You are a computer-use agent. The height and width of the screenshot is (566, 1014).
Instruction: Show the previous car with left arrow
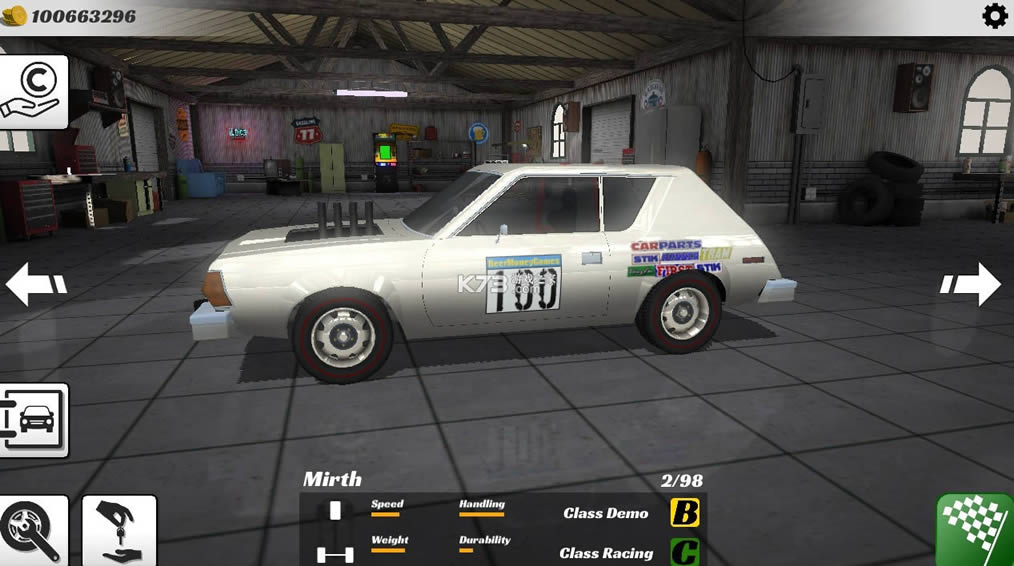pyautogui.click(x=36, y=283)
